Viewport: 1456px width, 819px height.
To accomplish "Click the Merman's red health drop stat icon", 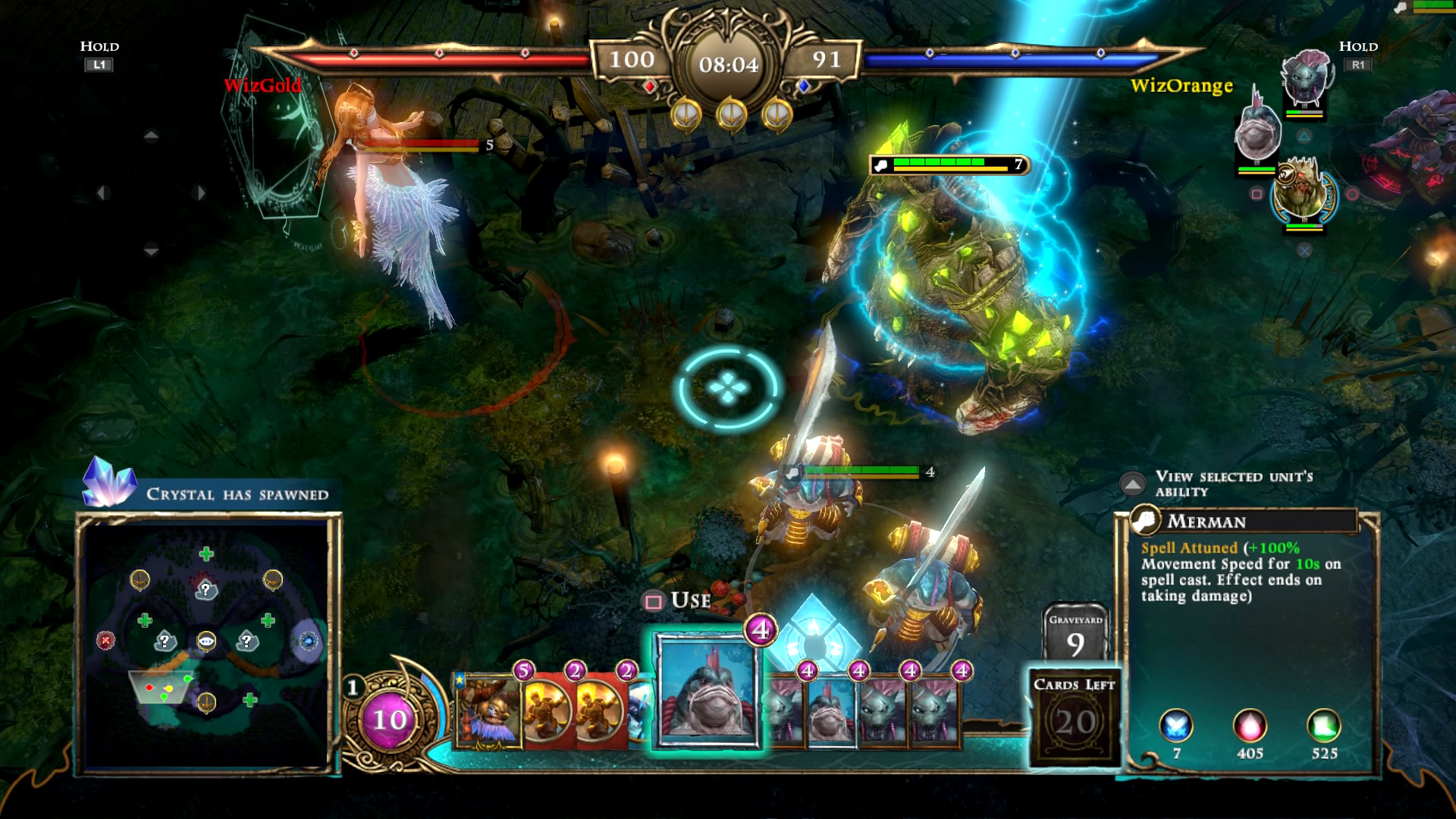I will pos(1250,726).
